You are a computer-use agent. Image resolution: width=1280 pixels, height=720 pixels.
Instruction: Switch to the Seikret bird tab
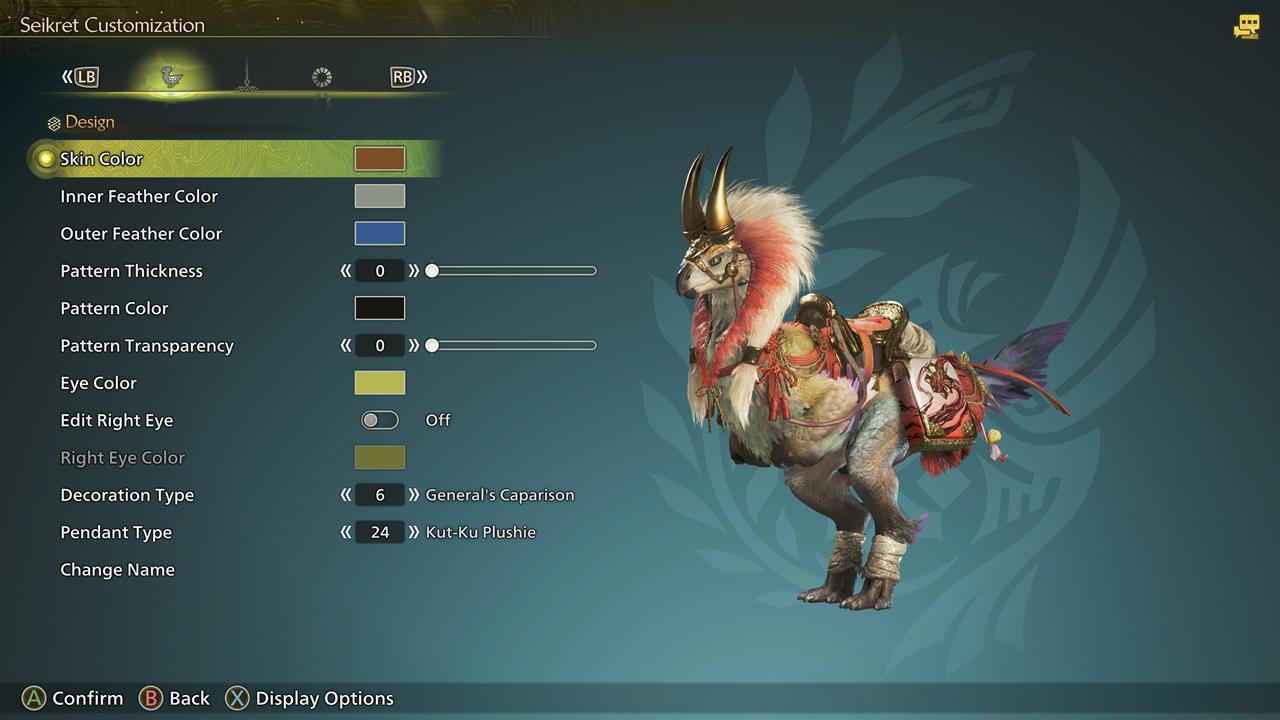click(172, 77)
